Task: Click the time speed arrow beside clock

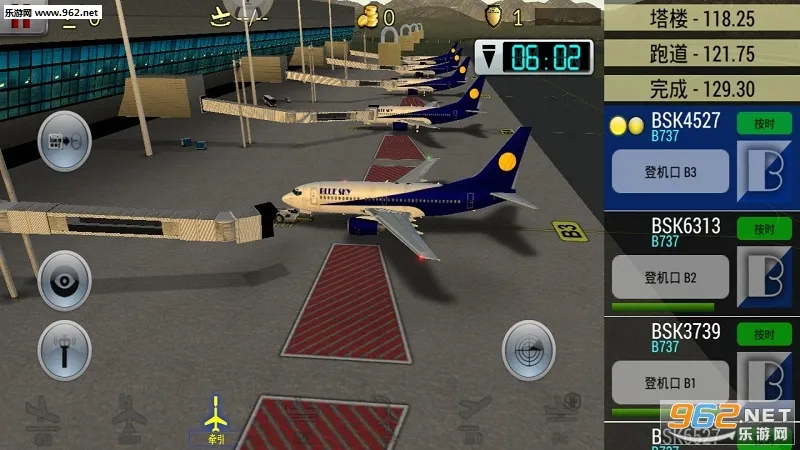Action: pos(491,56)
